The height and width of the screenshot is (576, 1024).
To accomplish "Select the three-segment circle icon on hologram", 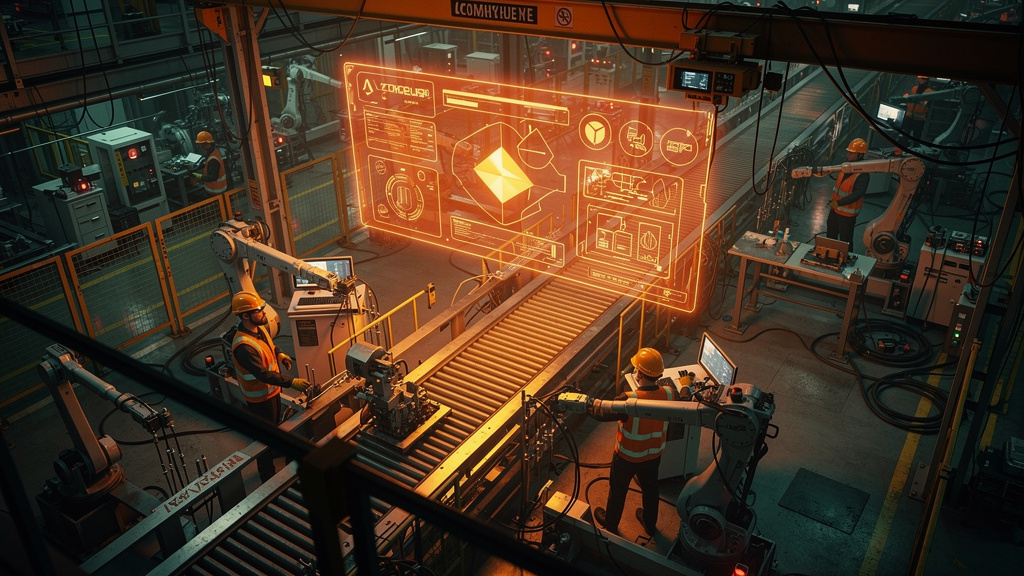I will point(595,131).
